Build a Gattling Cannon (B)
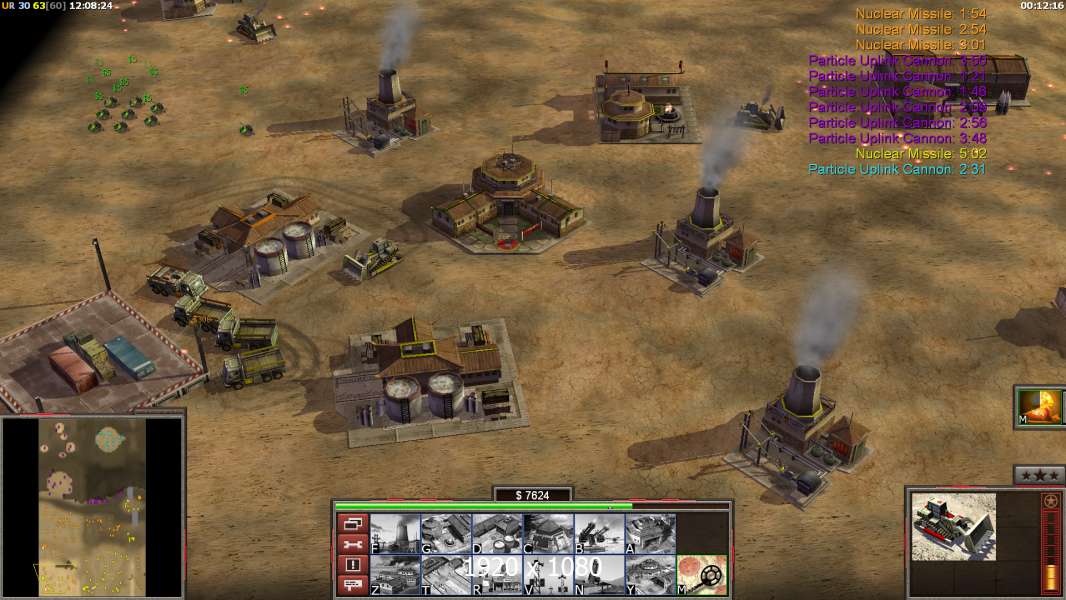The height and width of the screenshot is (600, 1066). 599,534
